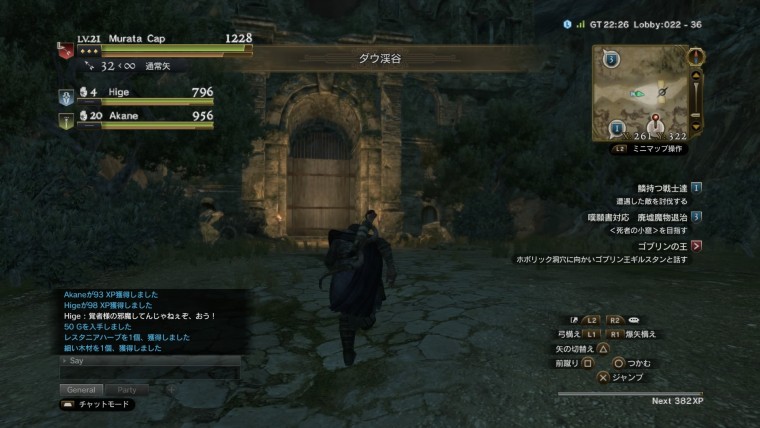Switch to the Party chat tab
The height and width of the screenshot is (428, 760).
tap(127, 389)
